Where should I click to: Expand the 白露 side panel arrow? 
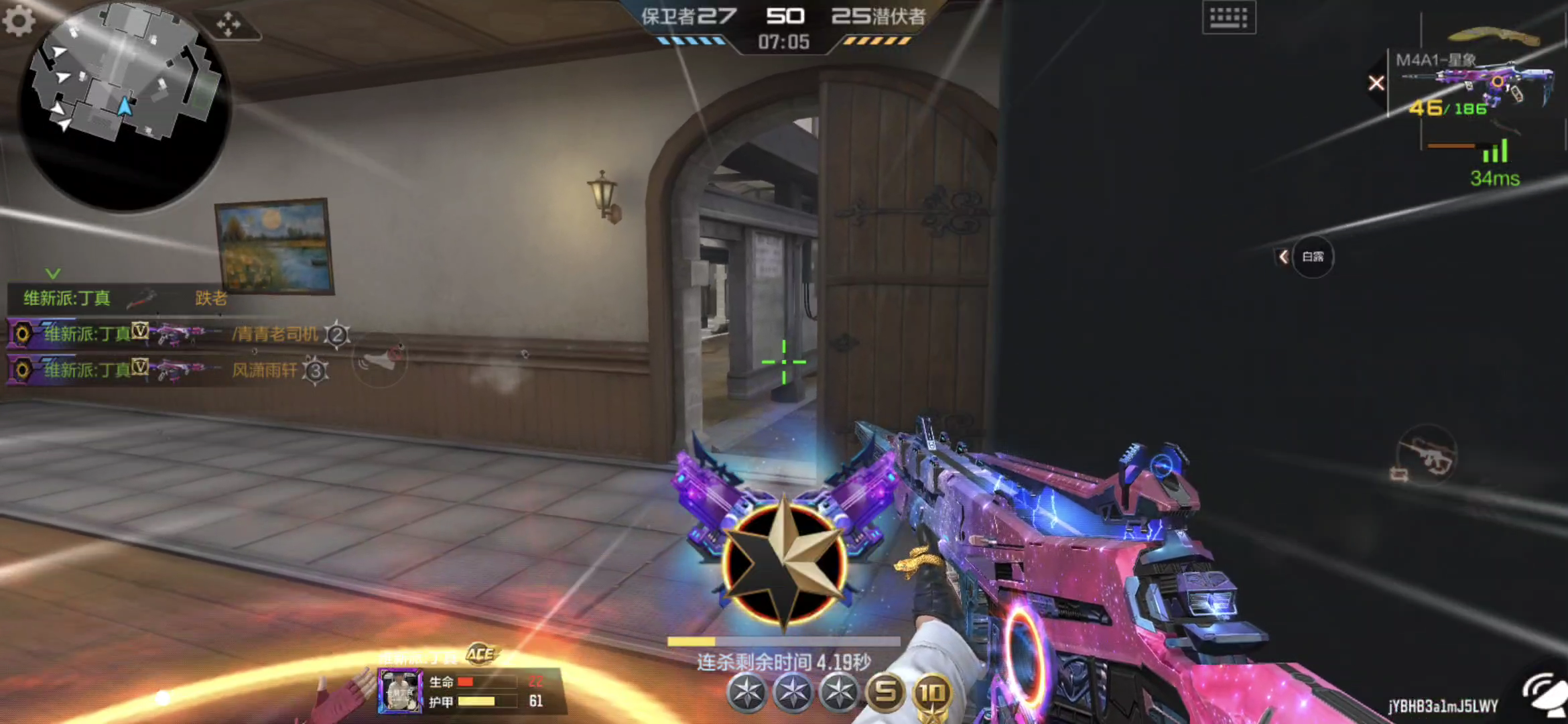[1283, 257]
